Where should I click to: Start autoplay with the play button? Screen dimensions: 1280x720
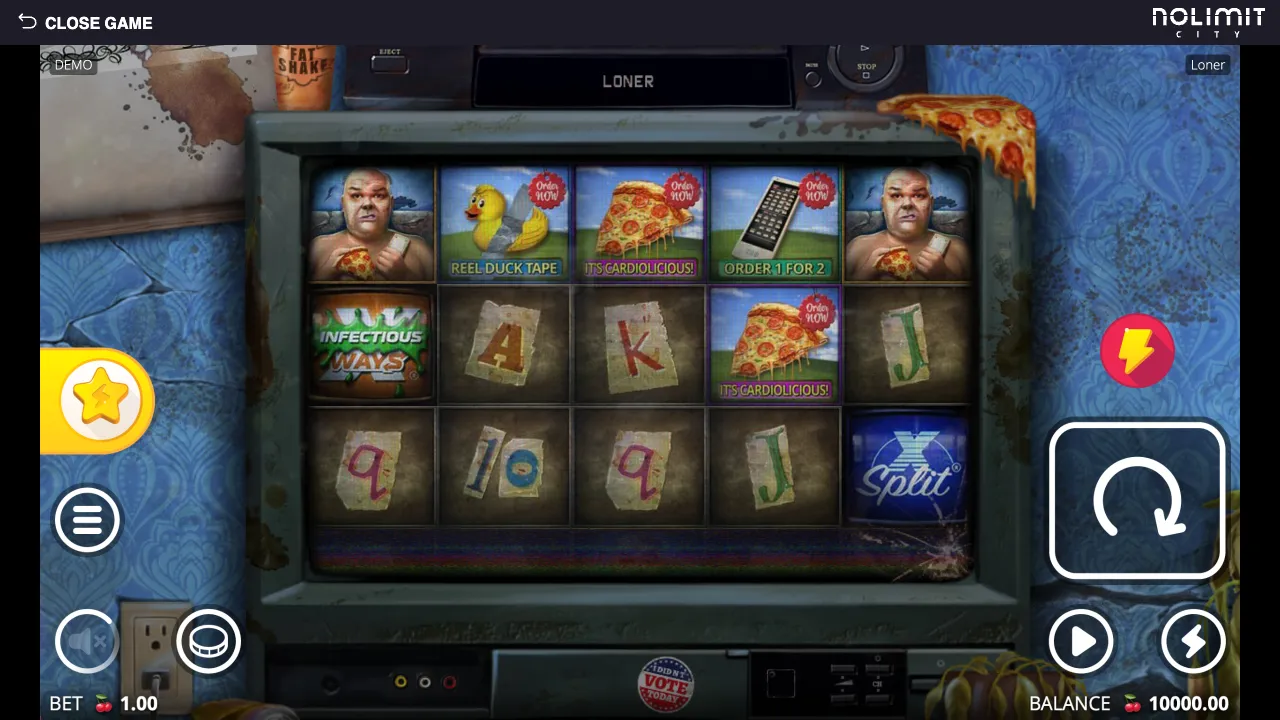1081,641
